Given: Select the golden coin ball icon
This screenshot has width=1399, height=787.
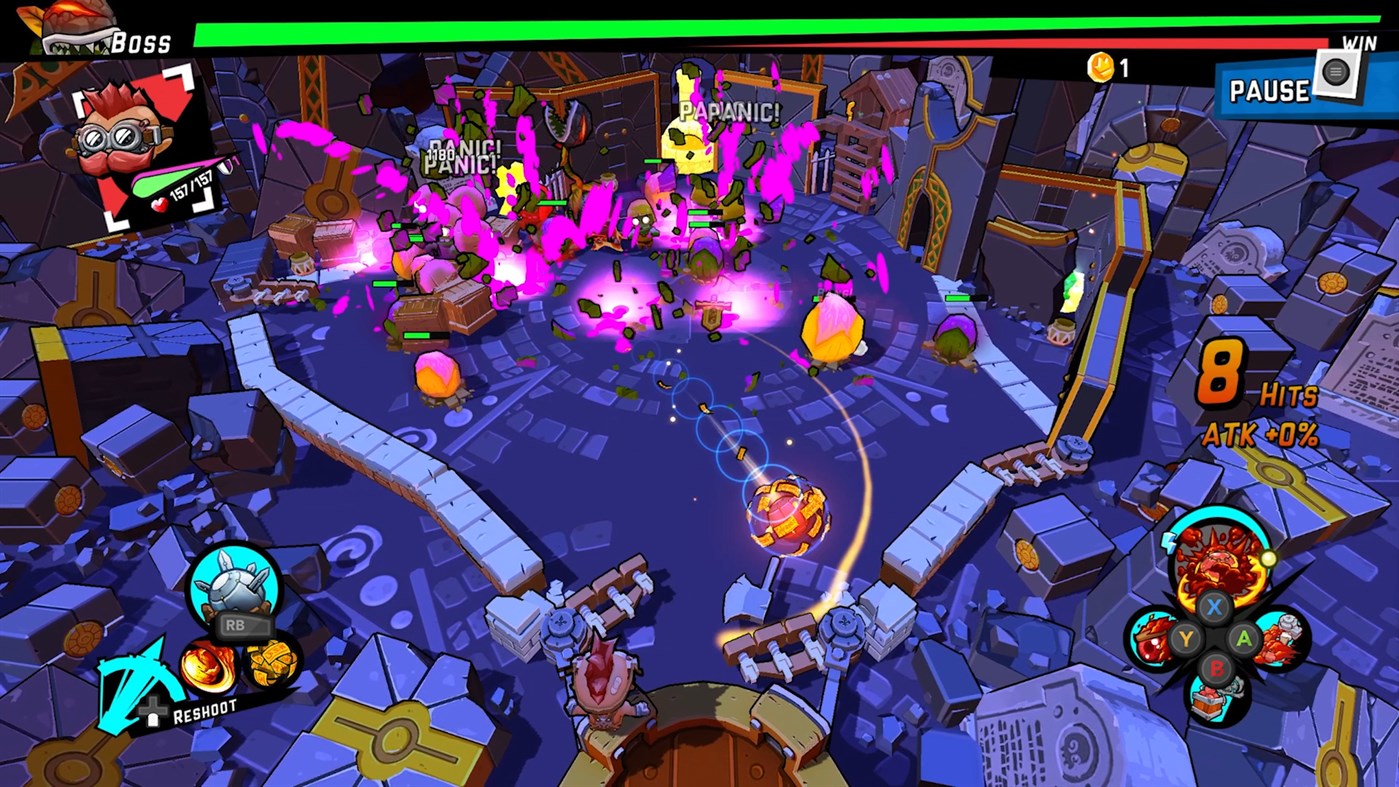Looking at the screenshot, I should point(270,663).
